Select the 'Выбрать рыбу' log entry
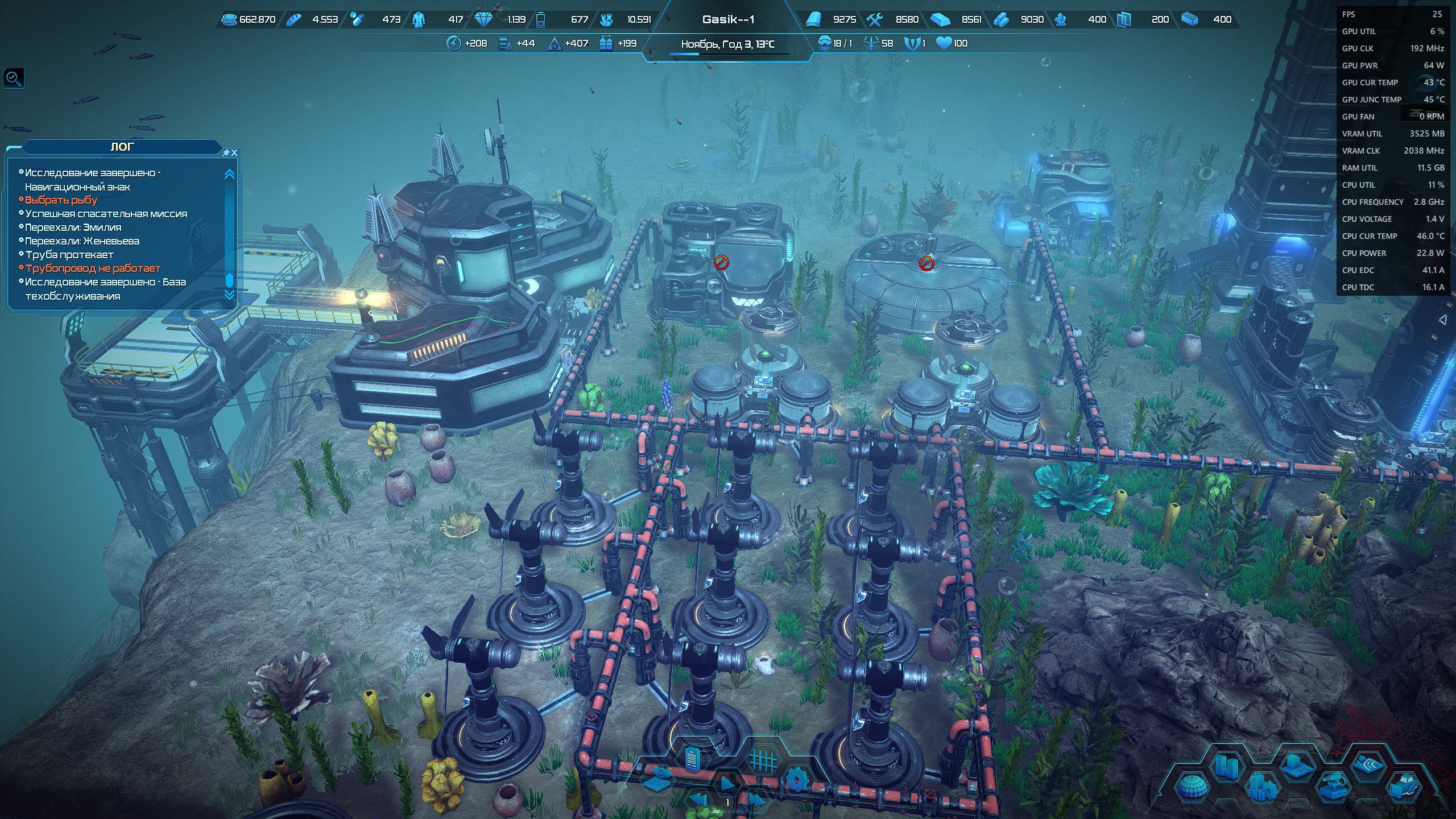Viewport: 1456px width, 819px height. click(x=61, y=200)
